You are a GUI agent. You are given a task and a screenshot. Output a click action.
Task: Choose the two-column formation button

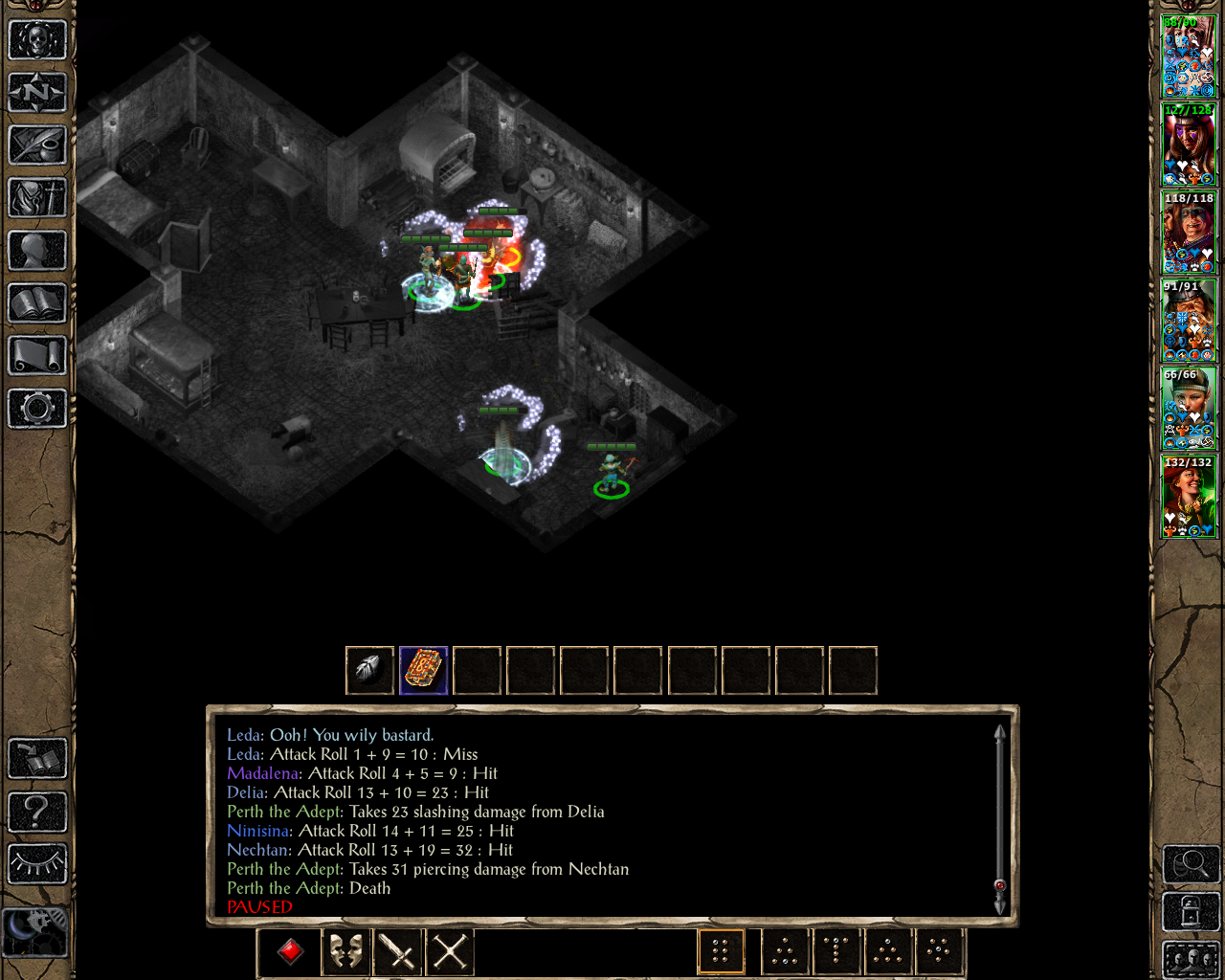(x=721, y=951)
